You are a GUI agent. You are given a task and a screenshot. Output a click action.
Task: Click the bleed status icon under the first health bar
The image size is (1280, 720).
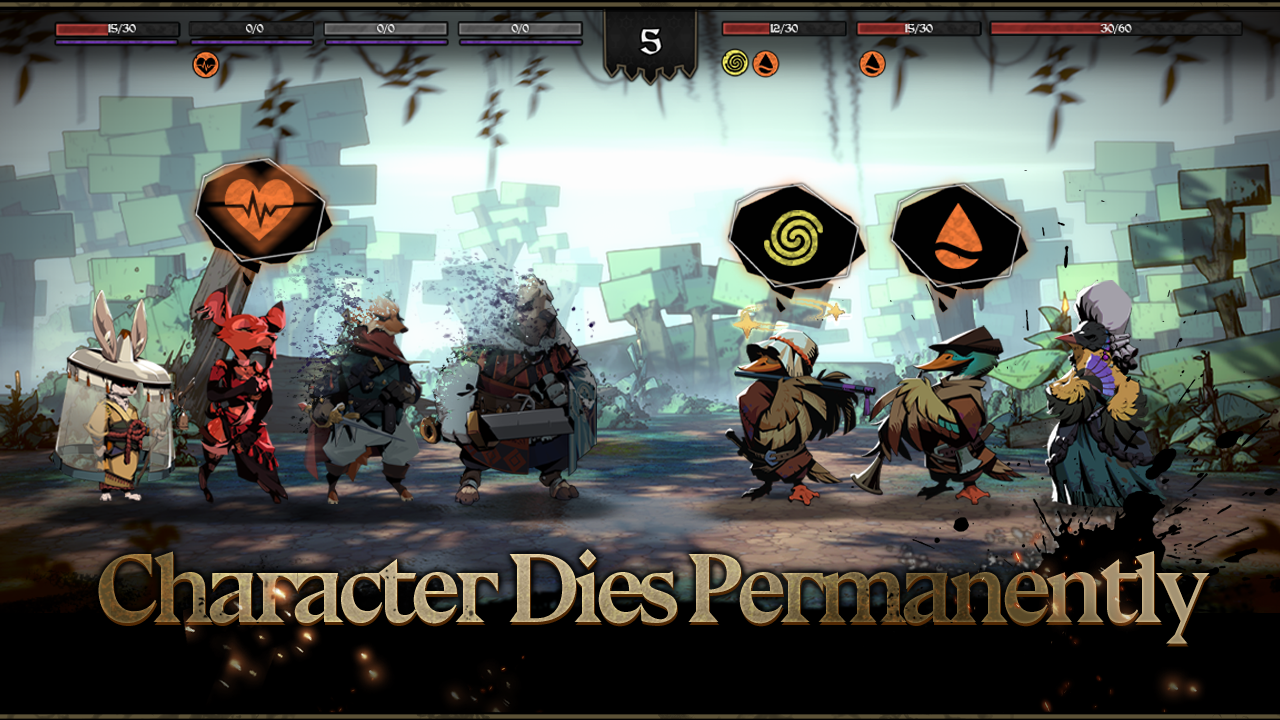(207, 62)
